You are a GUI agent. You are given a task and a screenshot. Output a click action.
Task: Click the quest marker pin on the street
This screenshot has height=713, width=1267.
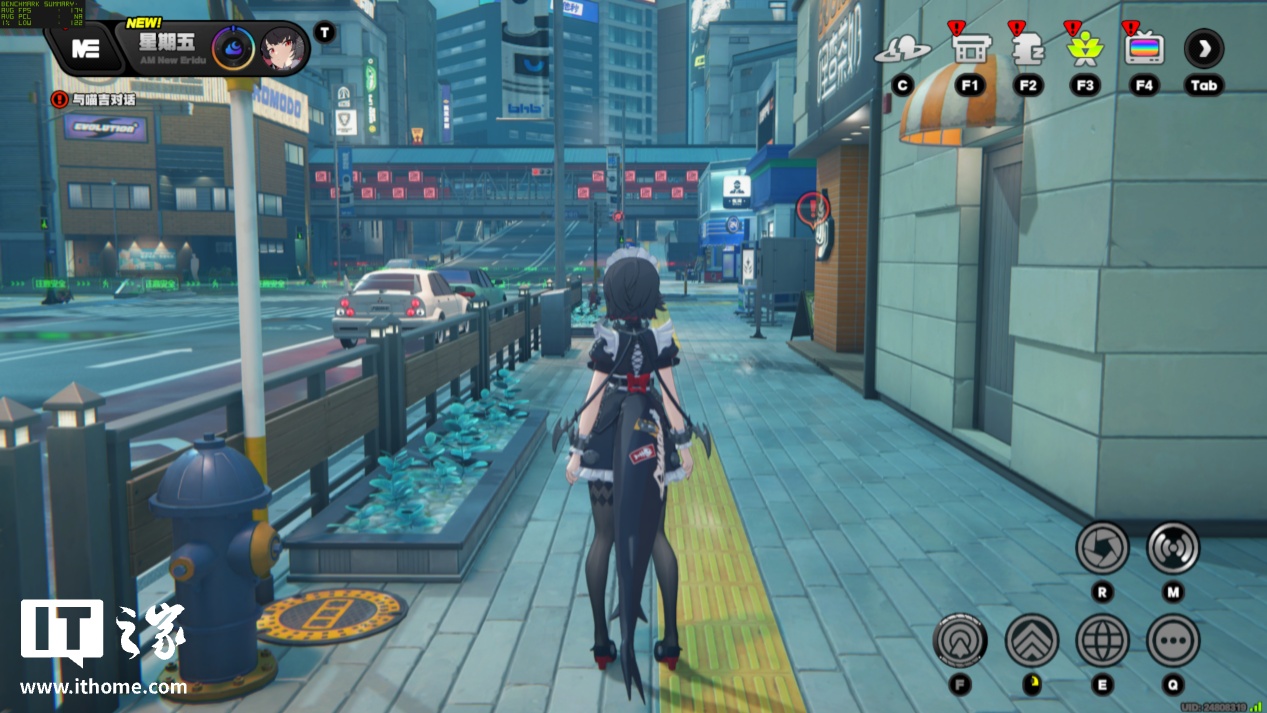pos(814,210)
